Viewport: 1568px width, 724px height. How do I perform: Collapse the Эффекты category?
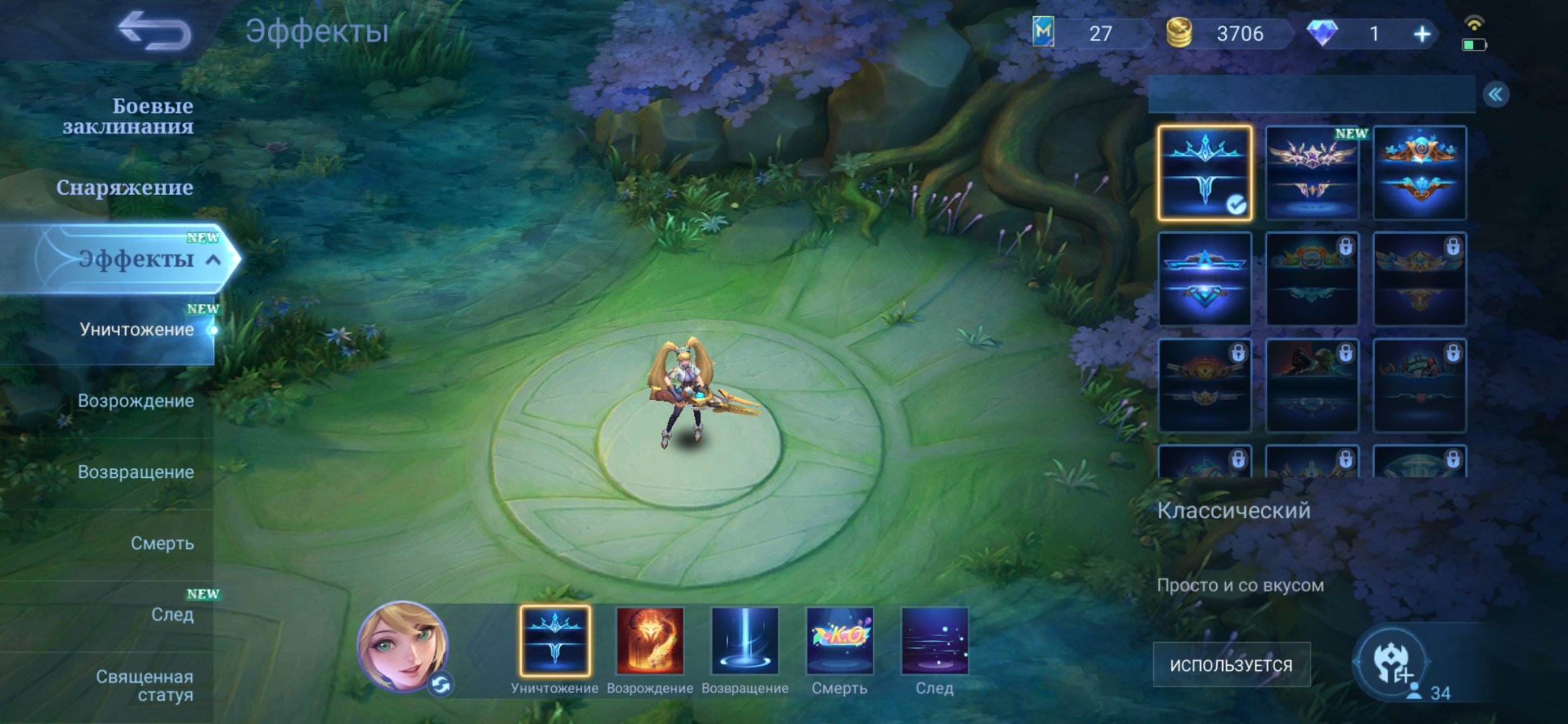click(x=213, y=259)
